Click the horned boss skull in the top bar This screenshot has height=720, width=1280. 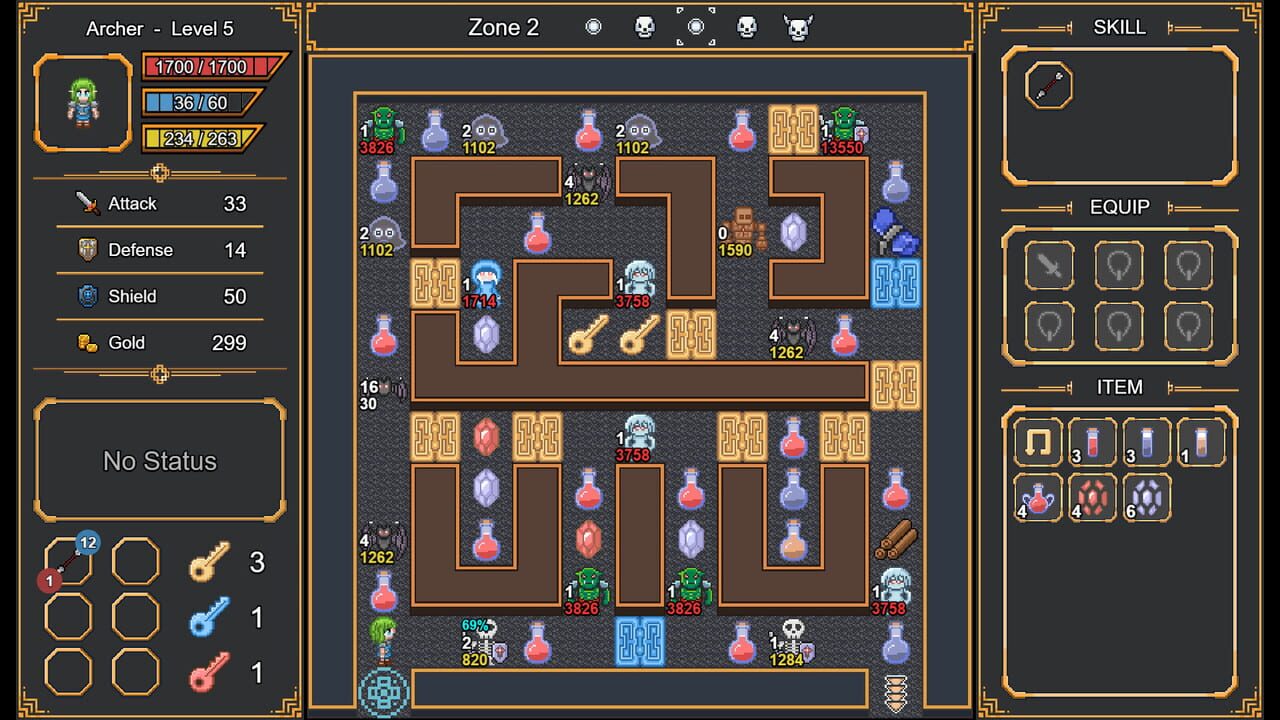click(795, 27)
